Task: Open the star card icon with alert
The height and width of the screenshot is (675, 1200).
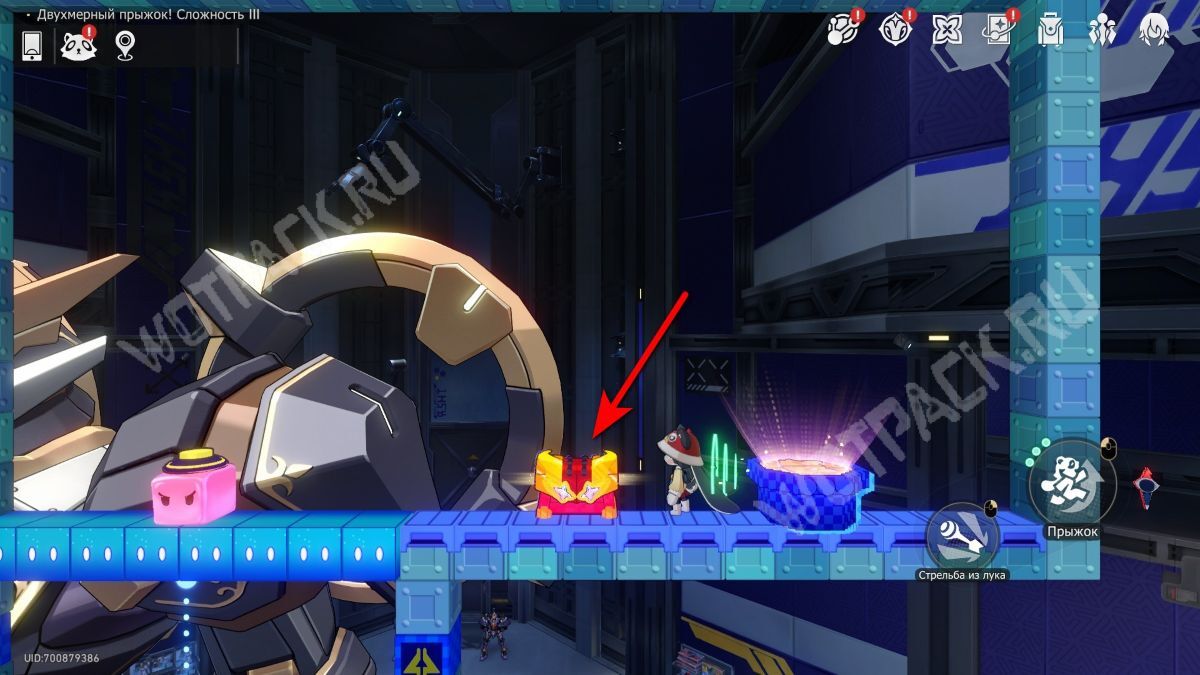Action: pyautogui.click(x=999, y=31)
